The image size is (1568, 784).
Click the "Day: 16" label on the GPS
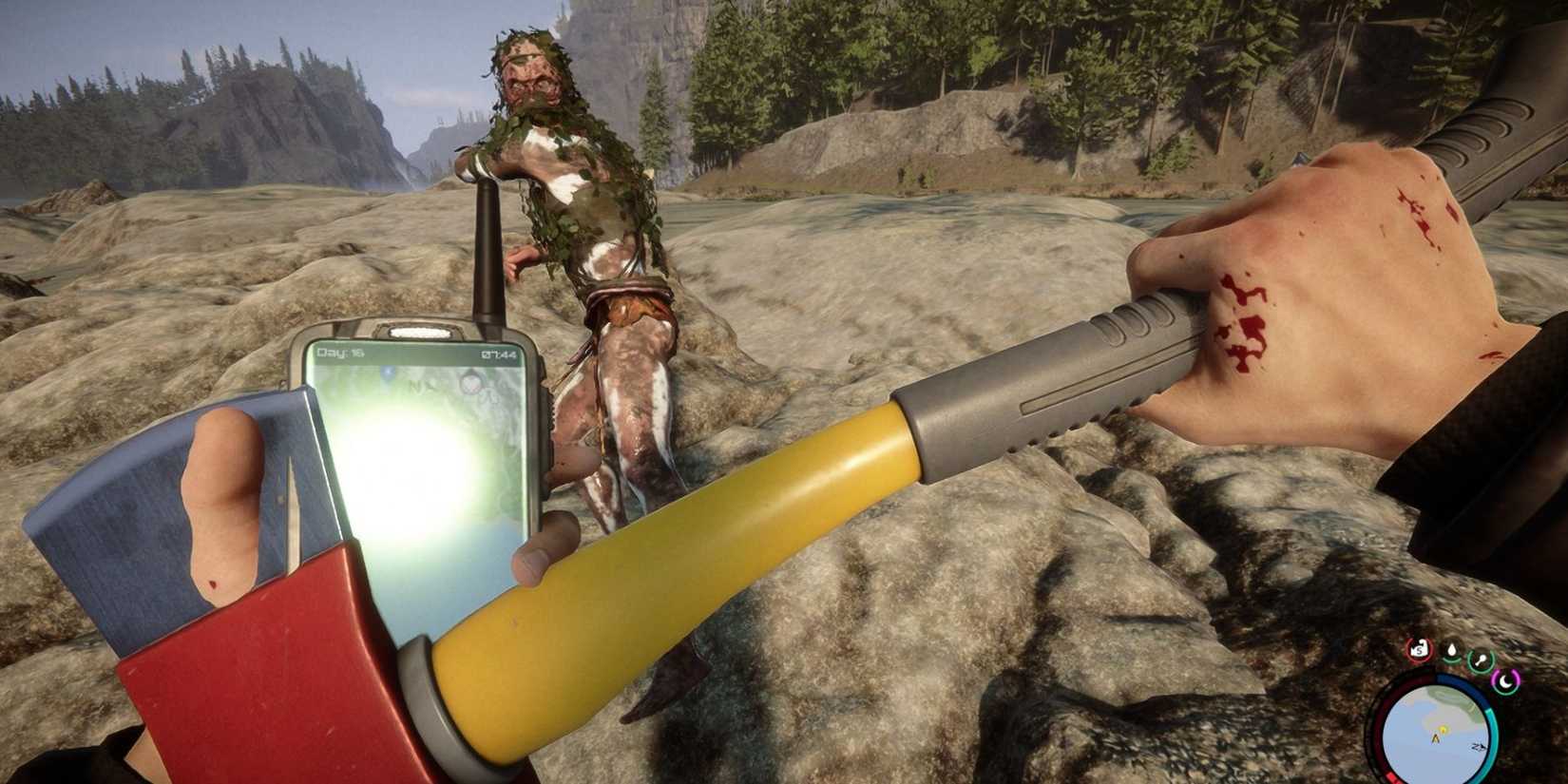pos(340,354)
